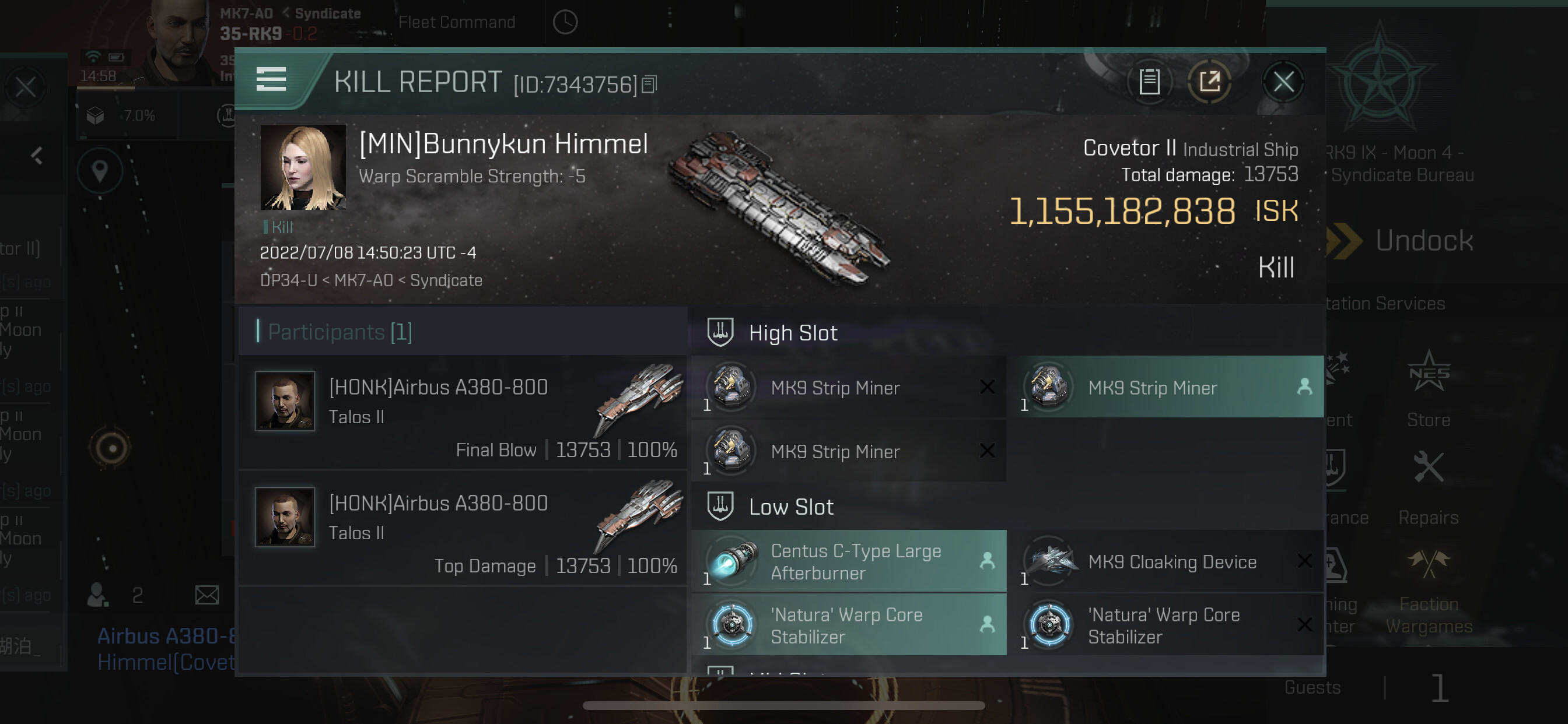This screenshot has height=724, width=1568.
Task: Copy the kill report ID
Action: (650, 85)
